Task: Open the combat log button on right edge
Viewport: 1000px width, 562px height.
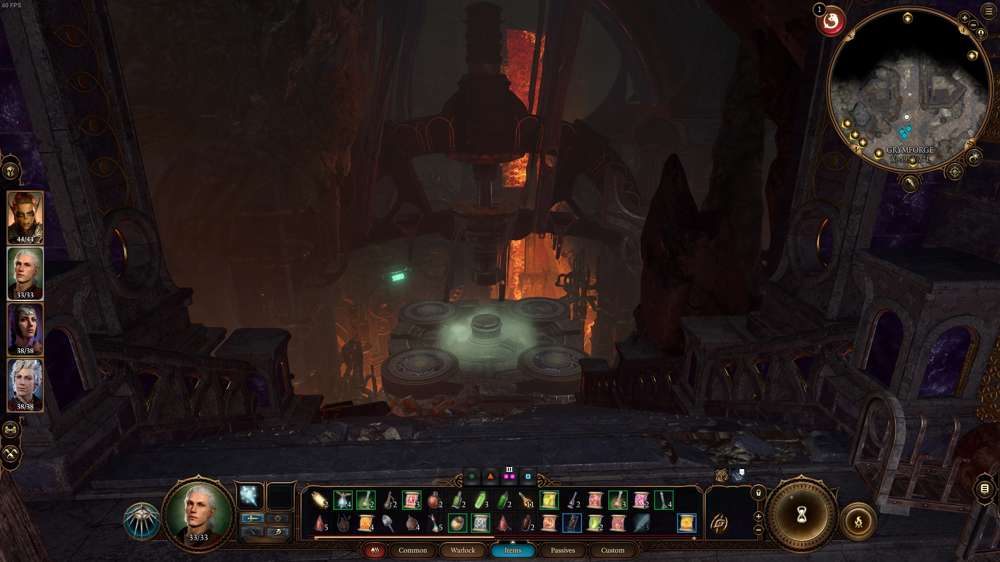Action: coord(986,489)
